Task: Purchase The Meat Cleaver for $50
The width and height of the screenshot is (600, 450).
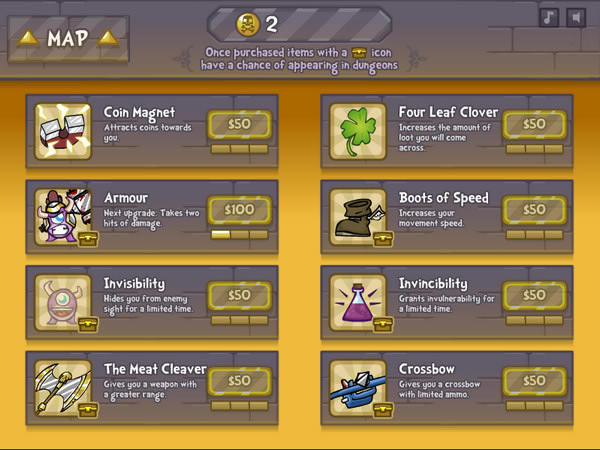Action: click(239, 380)
